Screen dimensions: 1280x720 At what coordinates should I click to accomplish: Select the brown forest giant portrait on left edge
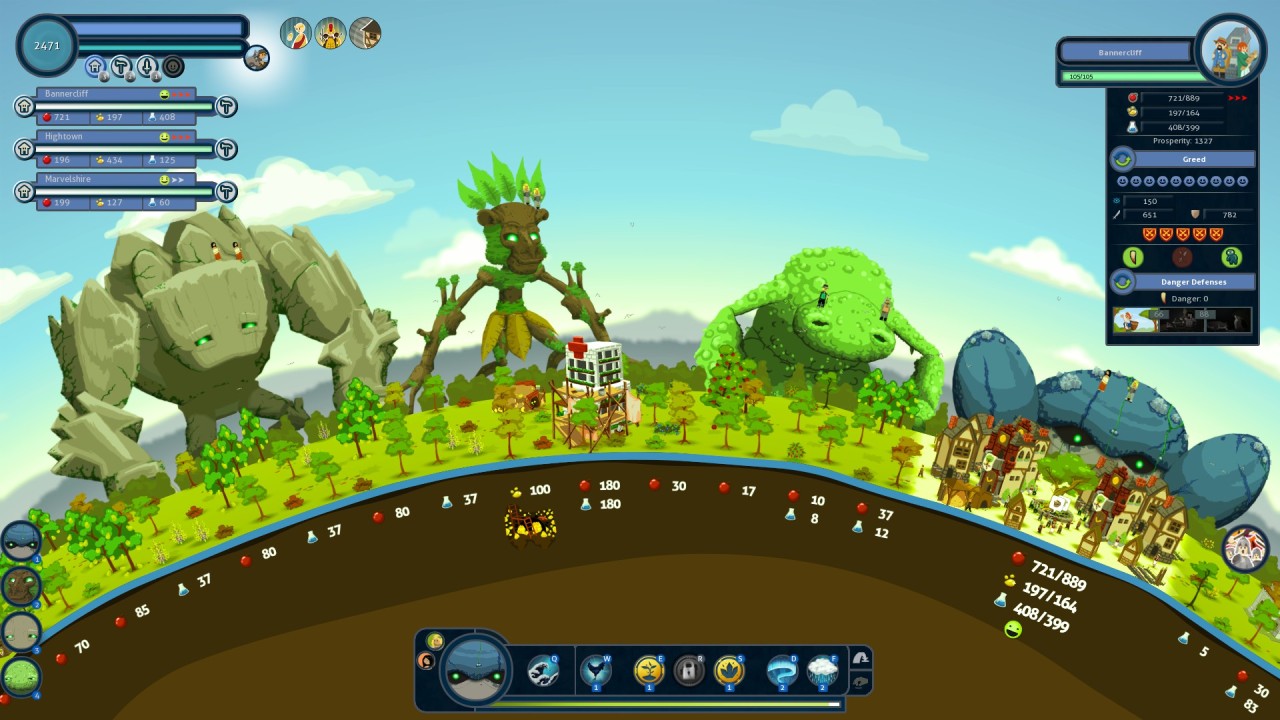[20, 586]
